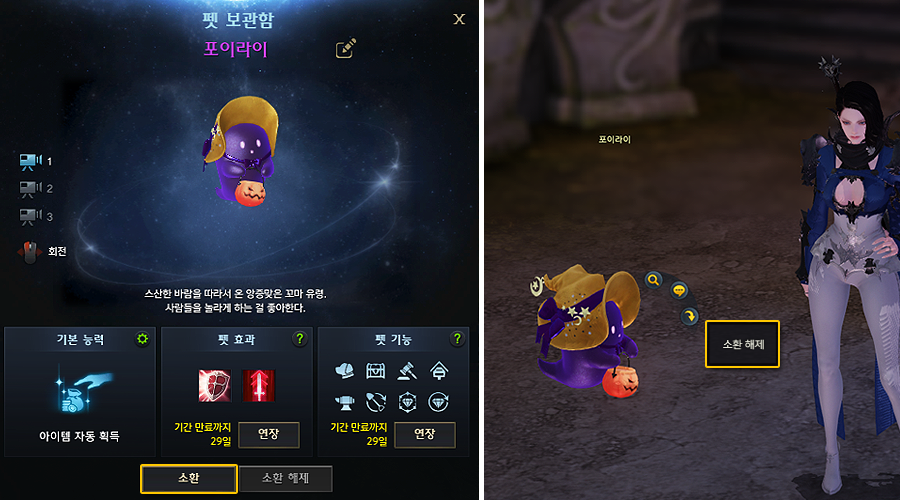This screenshot has width=900, height=500.
Task: Click 소환 해제 button beside the 소환 button
Action: pos(284,479)
